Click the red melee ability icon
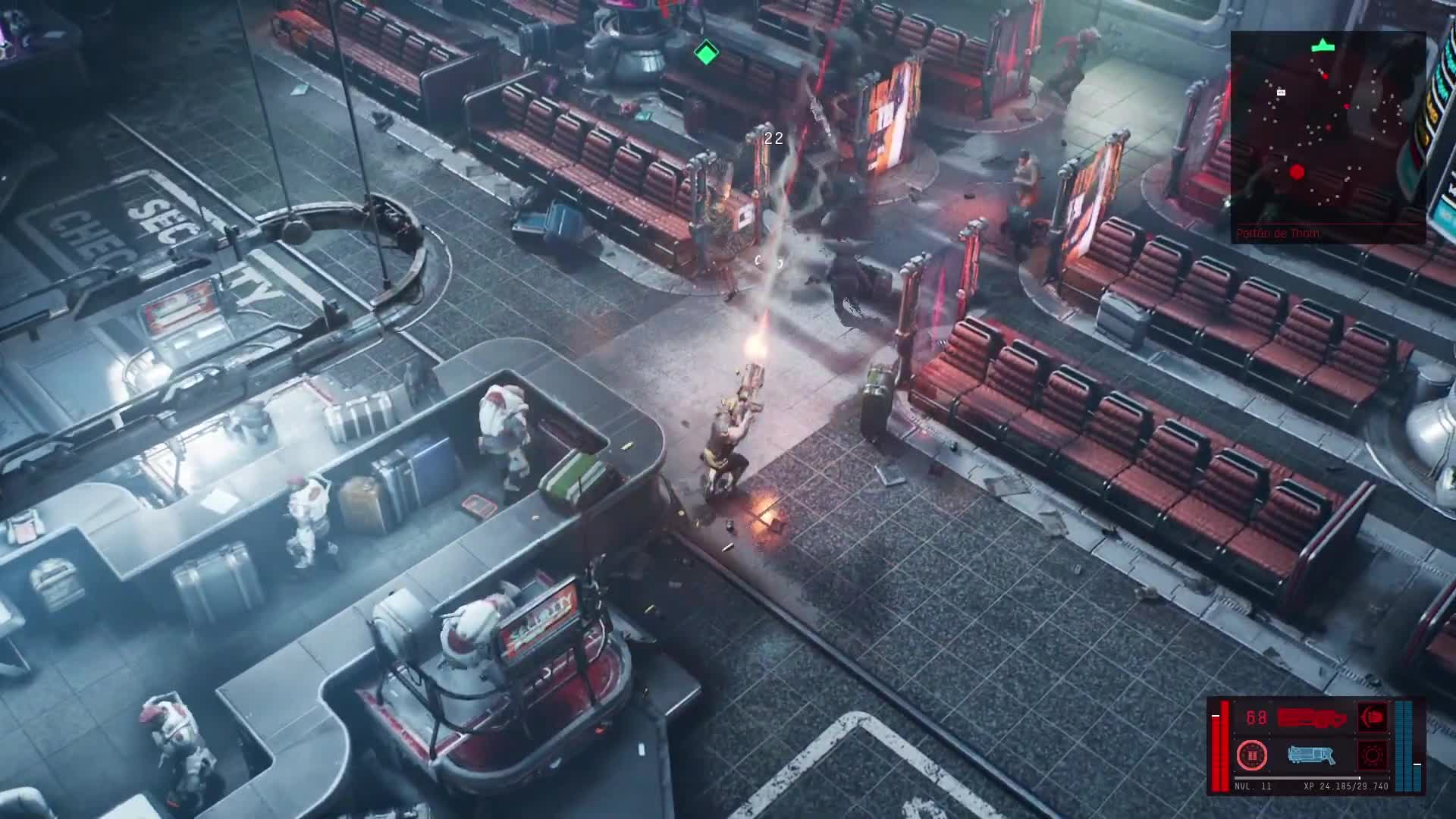Viewport: 1456px width, 819px height. point(1372,717)
